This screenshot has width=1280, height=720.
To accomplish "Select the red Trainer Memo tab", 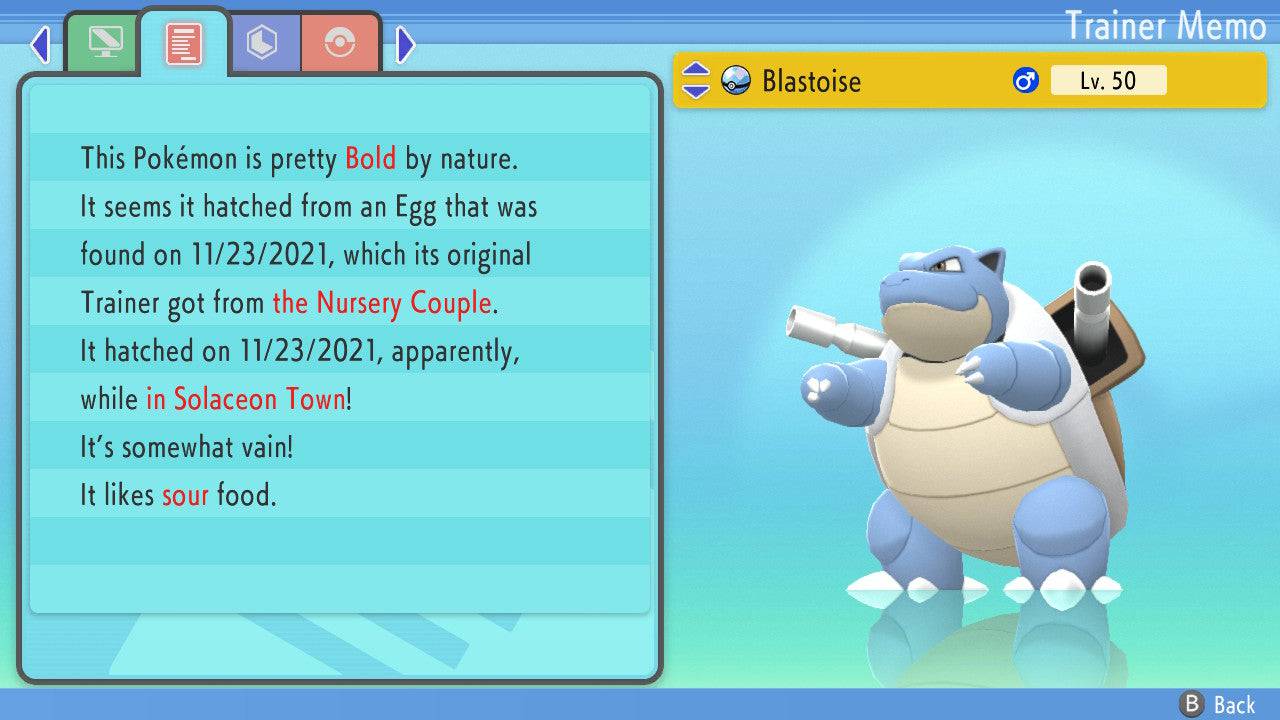I will [x=184, y=43].
